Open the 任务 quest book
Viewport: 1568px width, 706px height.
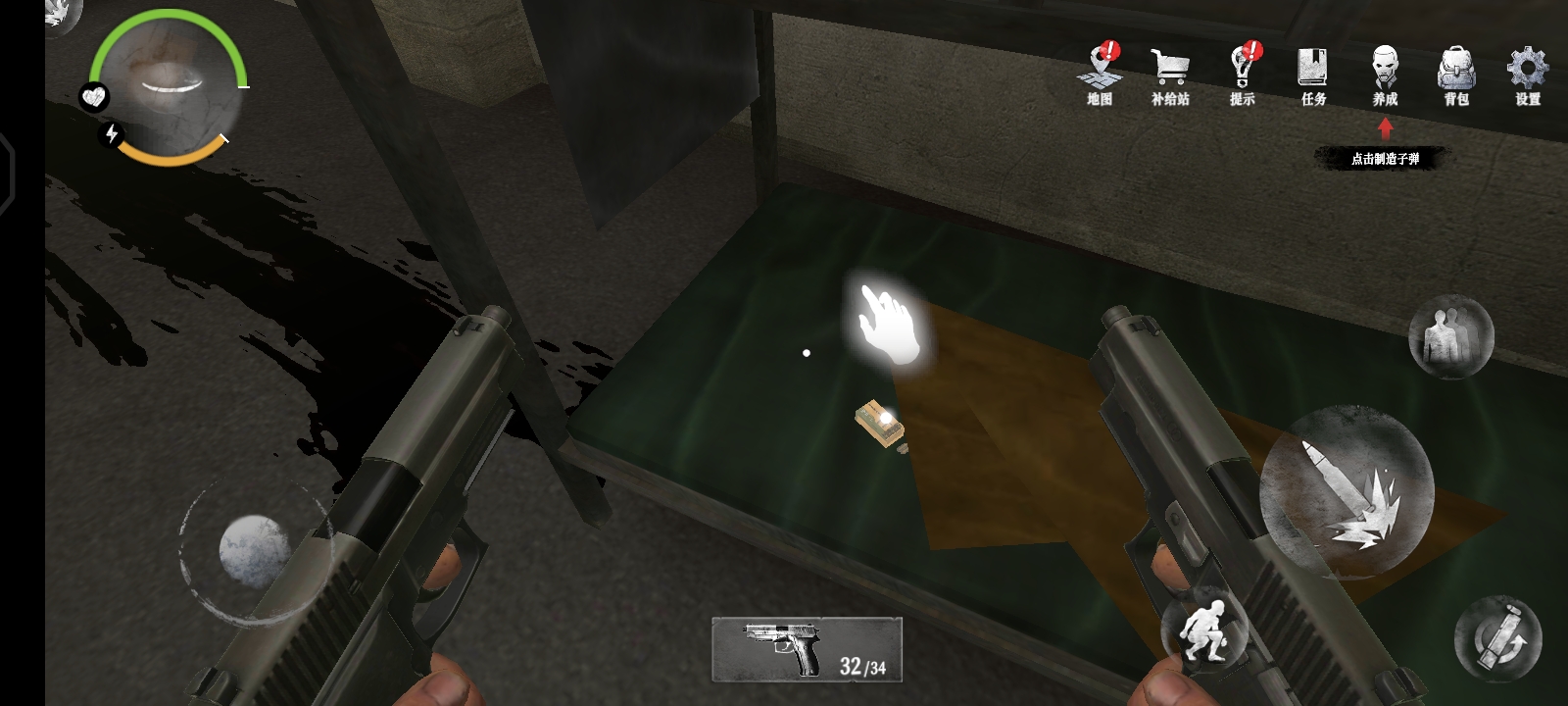tap(1313, 74)
